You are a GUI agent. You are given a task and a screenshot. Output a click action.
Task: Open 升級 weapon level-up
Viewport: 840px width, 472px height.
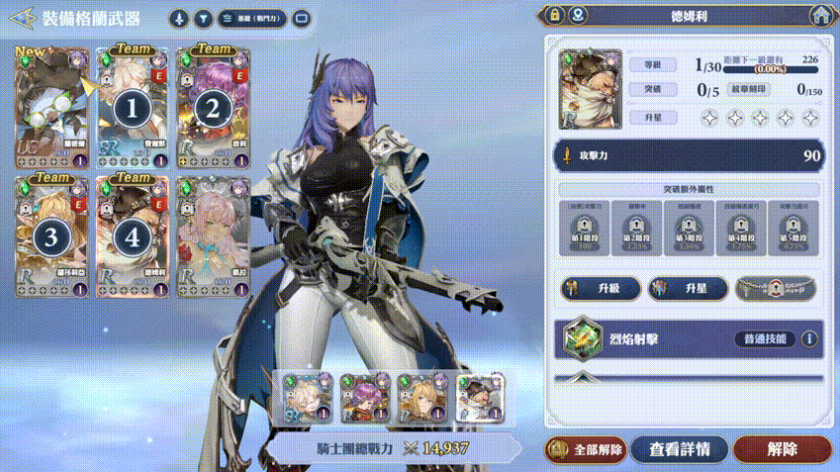pyautogui.click(x=601, y=288)
